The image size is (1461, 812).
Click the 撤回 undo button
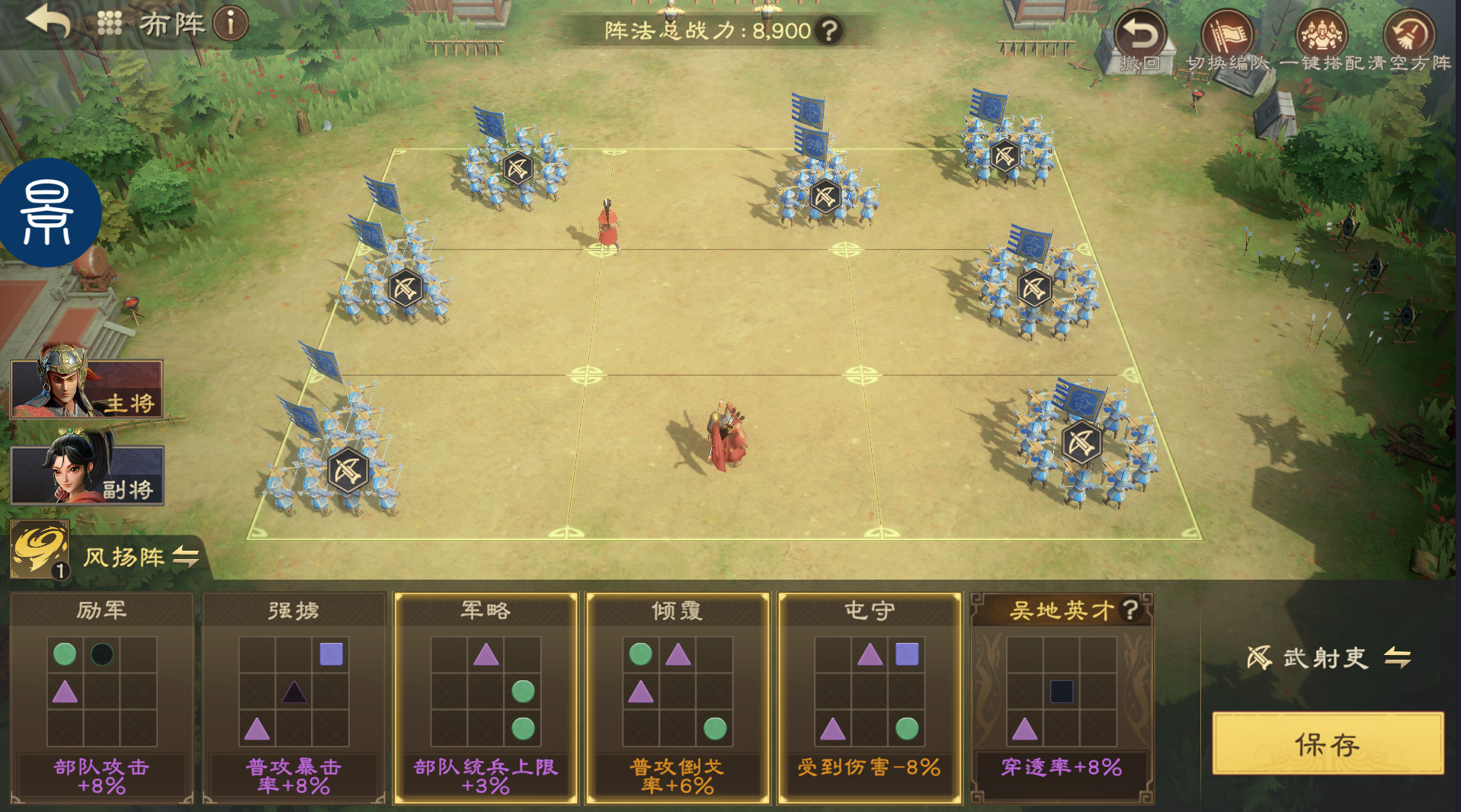1139,41
